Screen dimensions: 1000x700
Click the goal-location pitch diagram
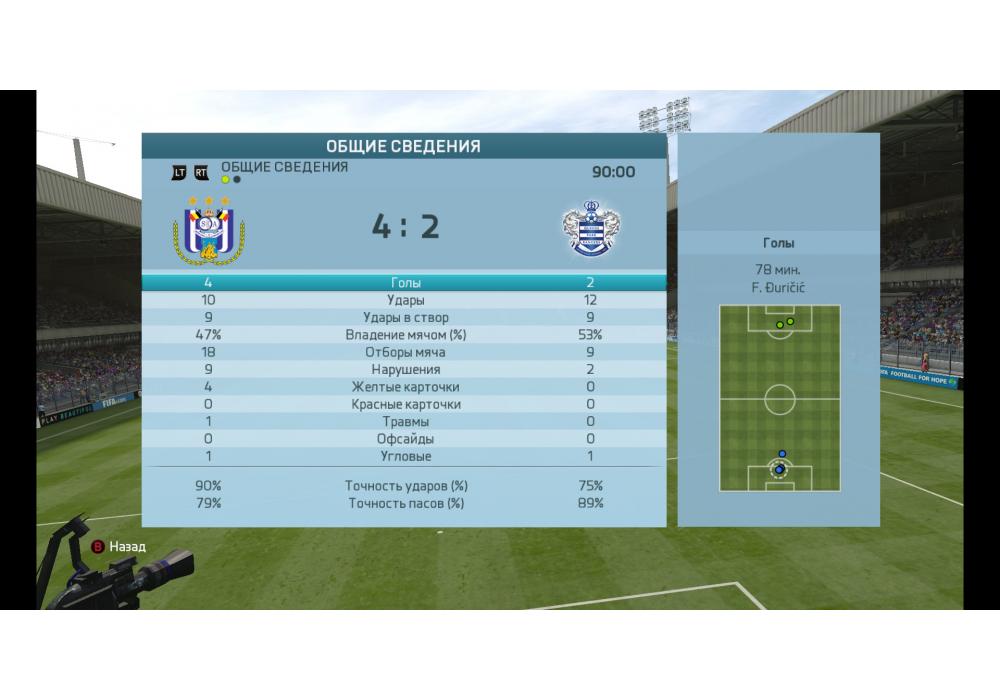pyautogui.click(x=779, y=398)
